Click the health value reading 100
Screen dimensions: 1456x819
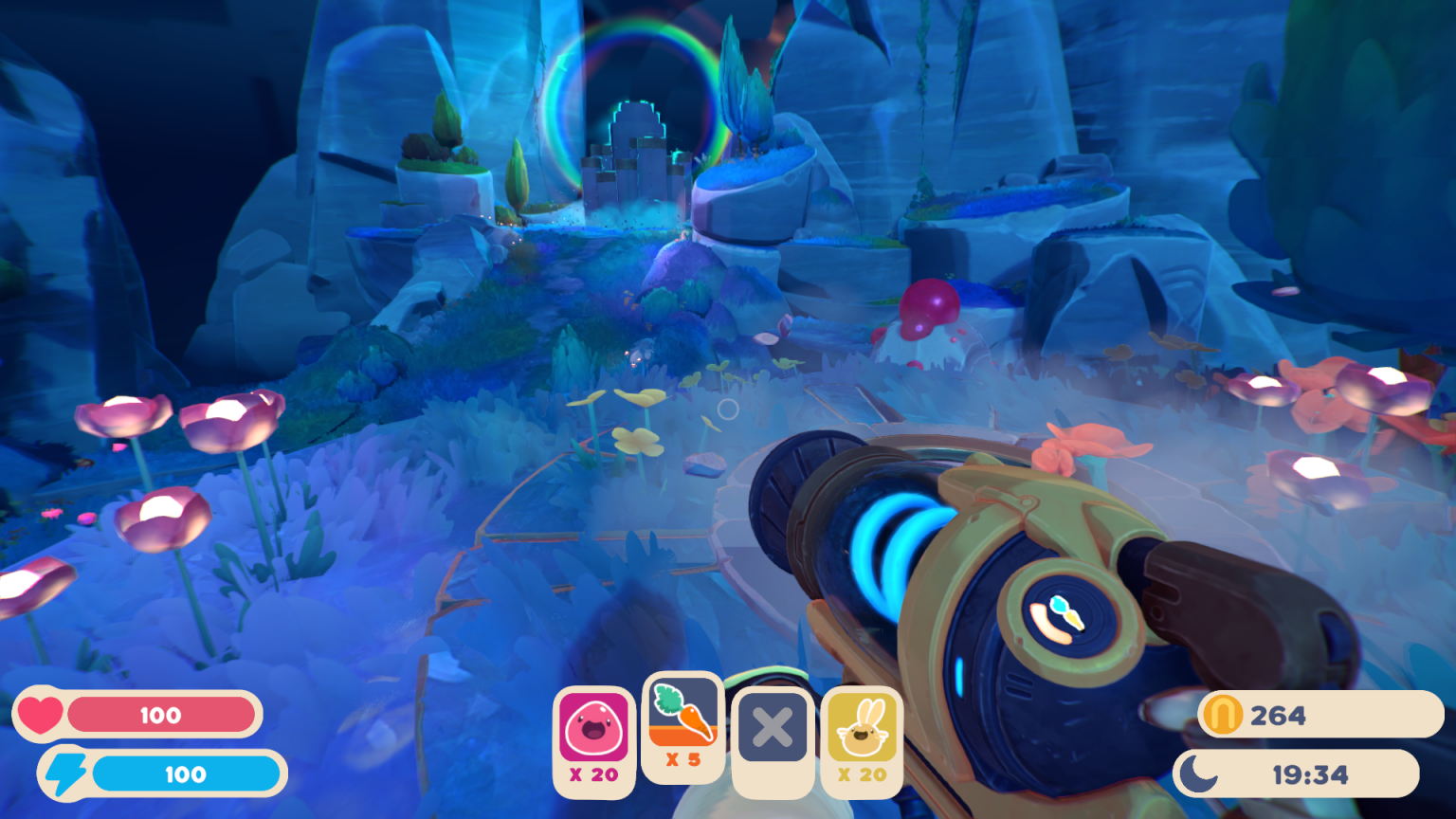(161, 716)
